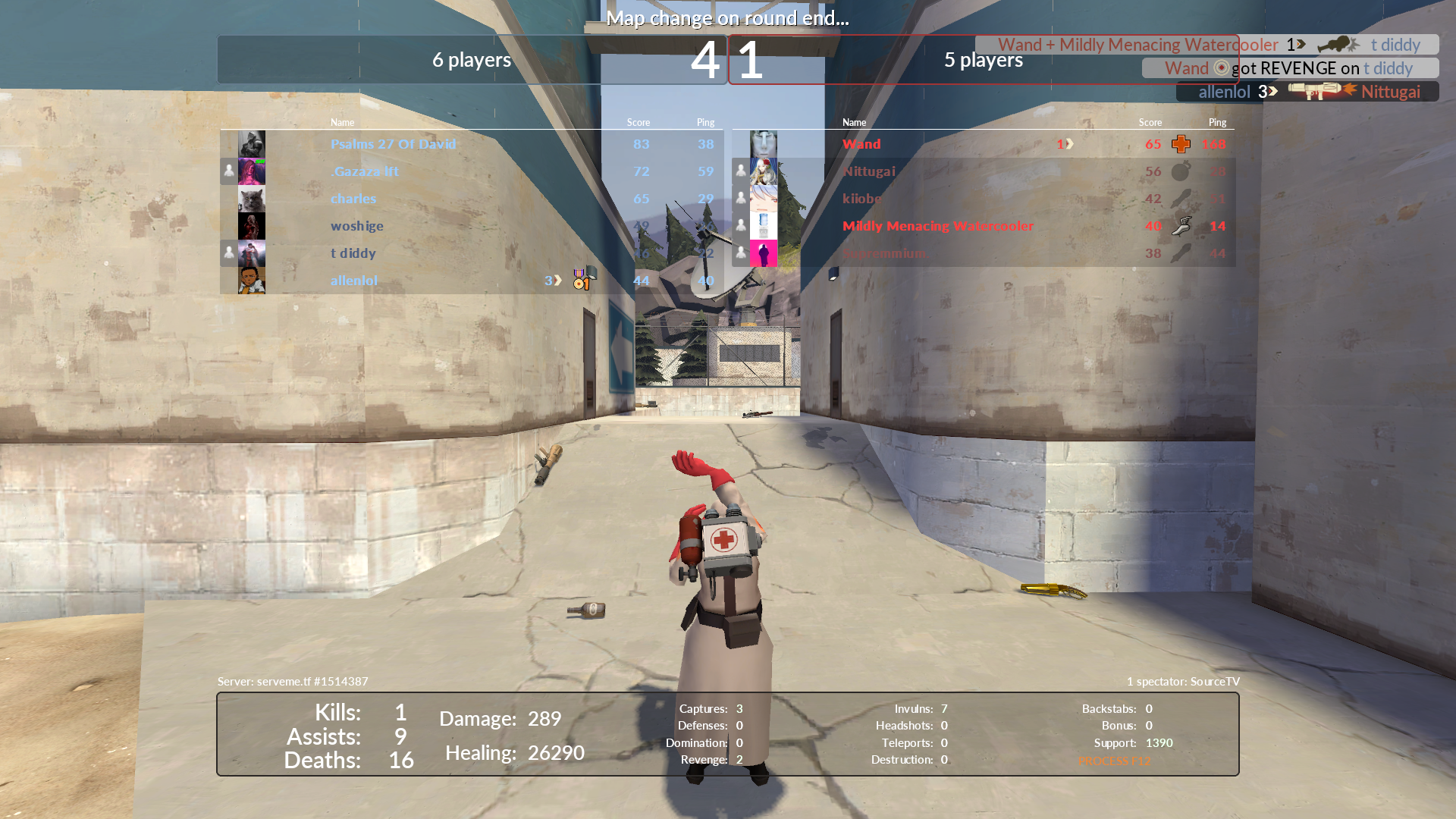
Task: Pick the t diddy player row
Action: [353, 253]
